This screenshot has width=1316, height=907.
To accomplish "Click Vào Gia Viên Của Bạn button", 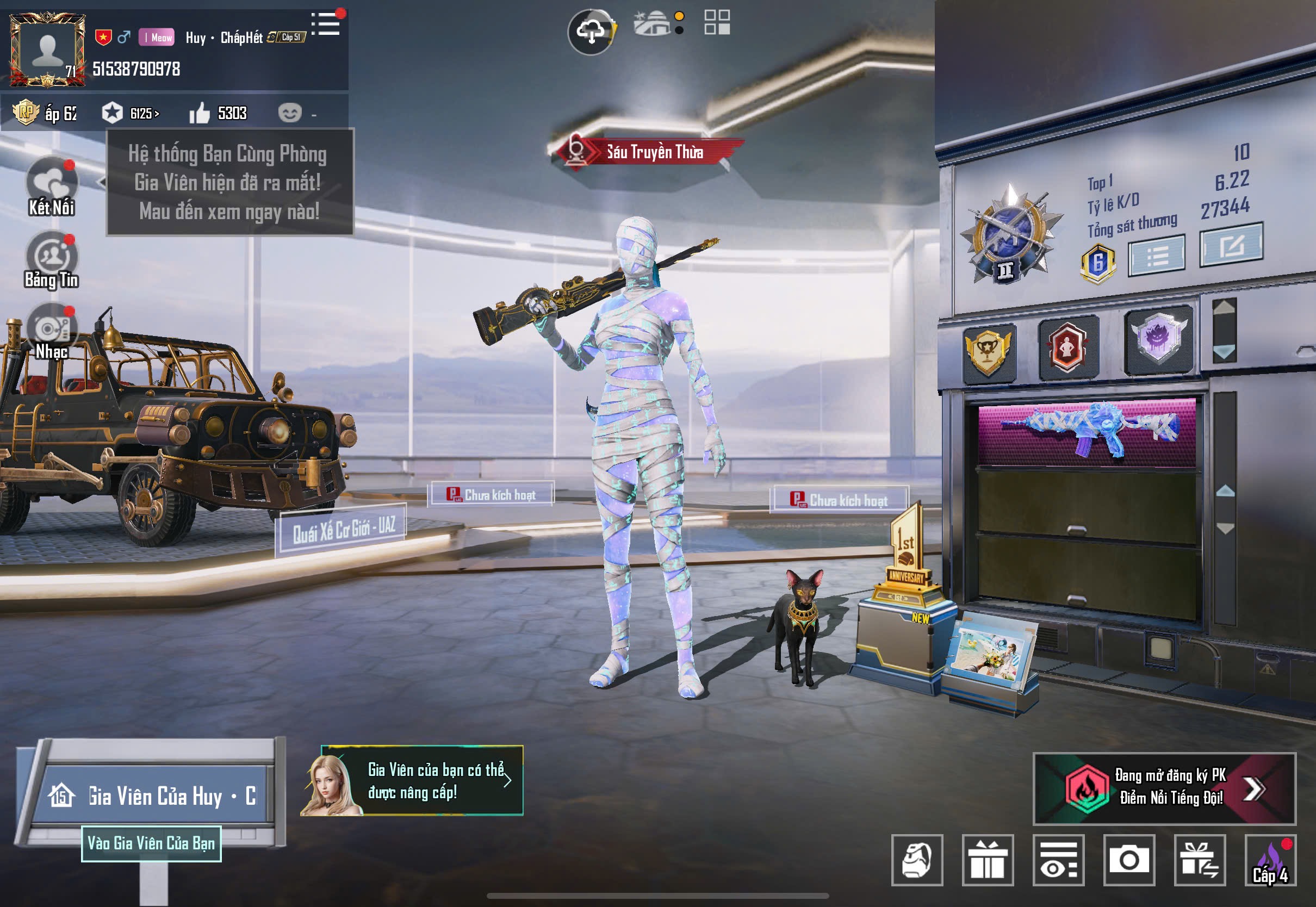I will (151, 843).
